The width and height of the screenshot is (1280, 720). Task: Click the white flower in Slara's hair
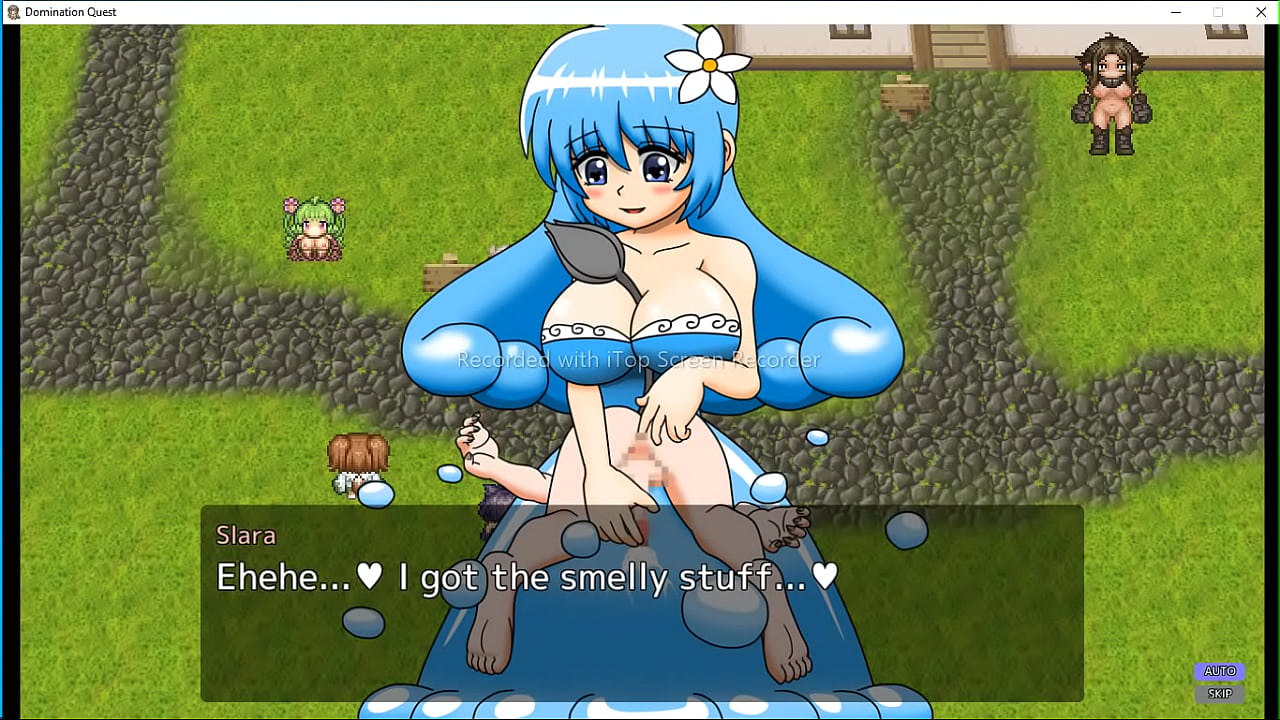pyautogui.click(x=709, y=62)
